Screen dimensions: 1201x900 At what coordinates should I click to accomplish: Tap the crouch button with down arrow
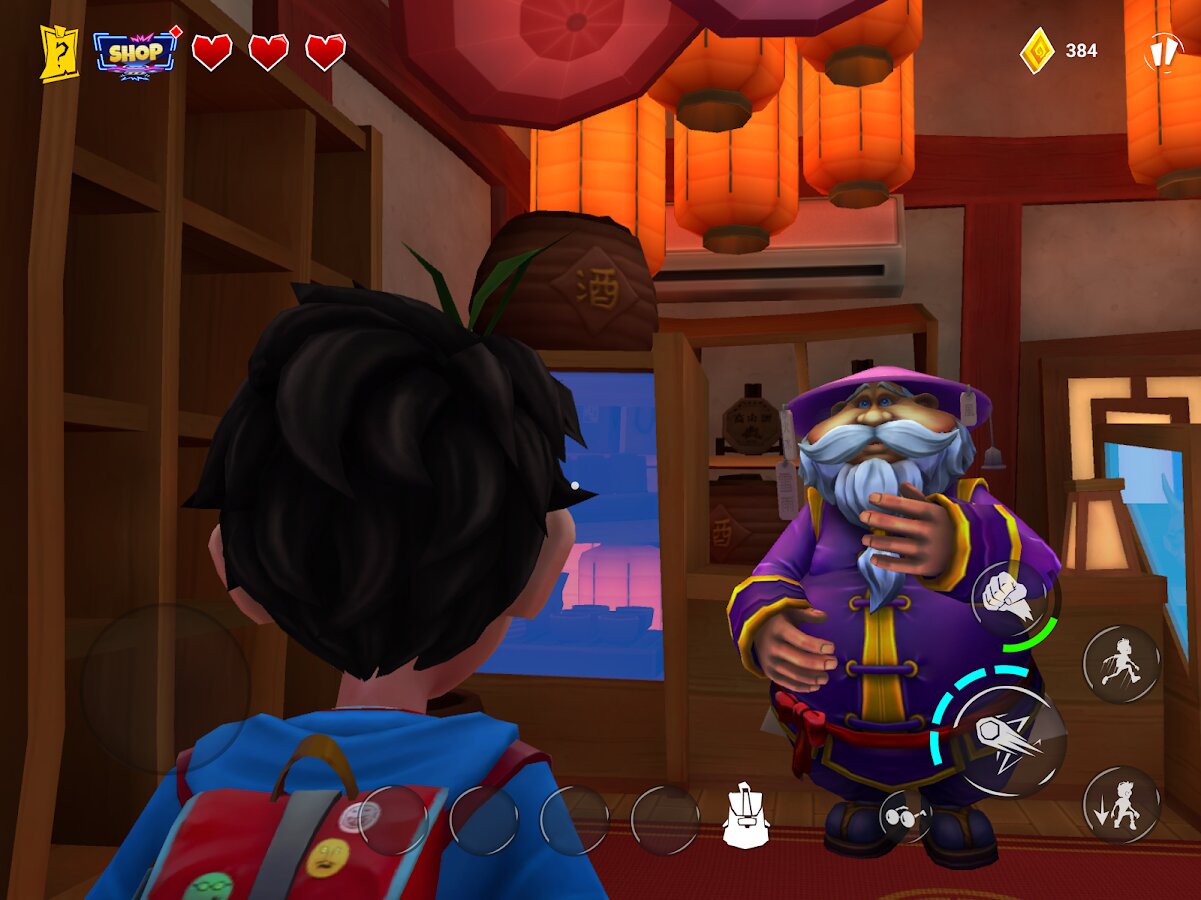coord(1121,804)
